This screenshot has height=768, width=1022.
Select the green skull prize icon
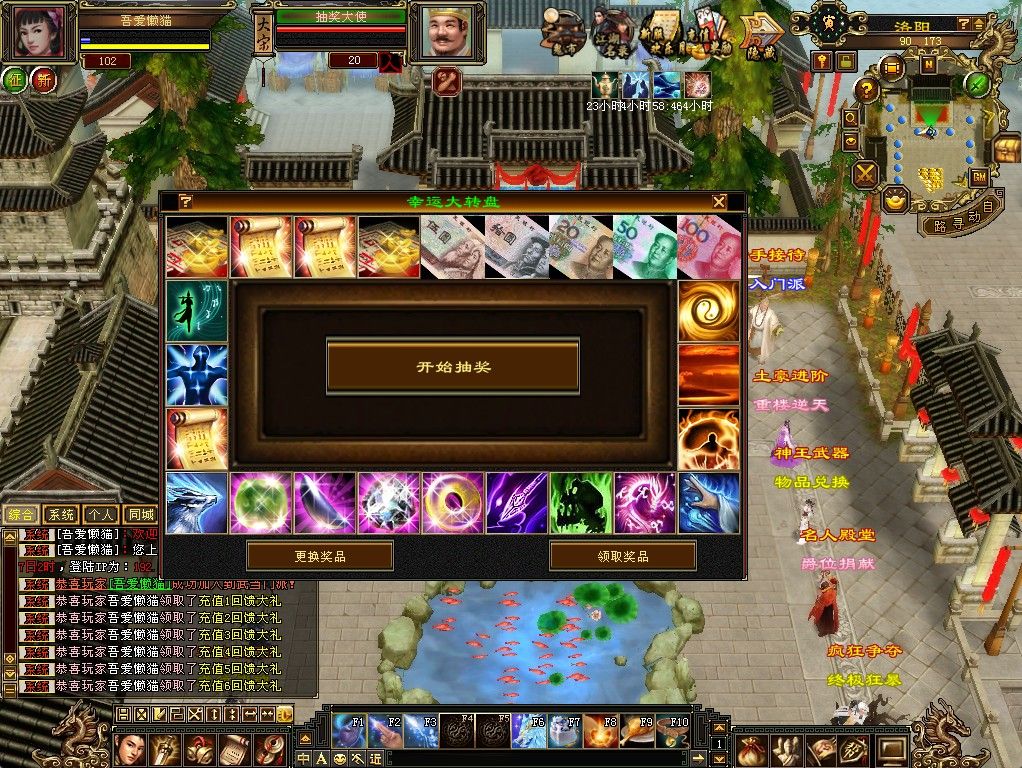point(580,503)
